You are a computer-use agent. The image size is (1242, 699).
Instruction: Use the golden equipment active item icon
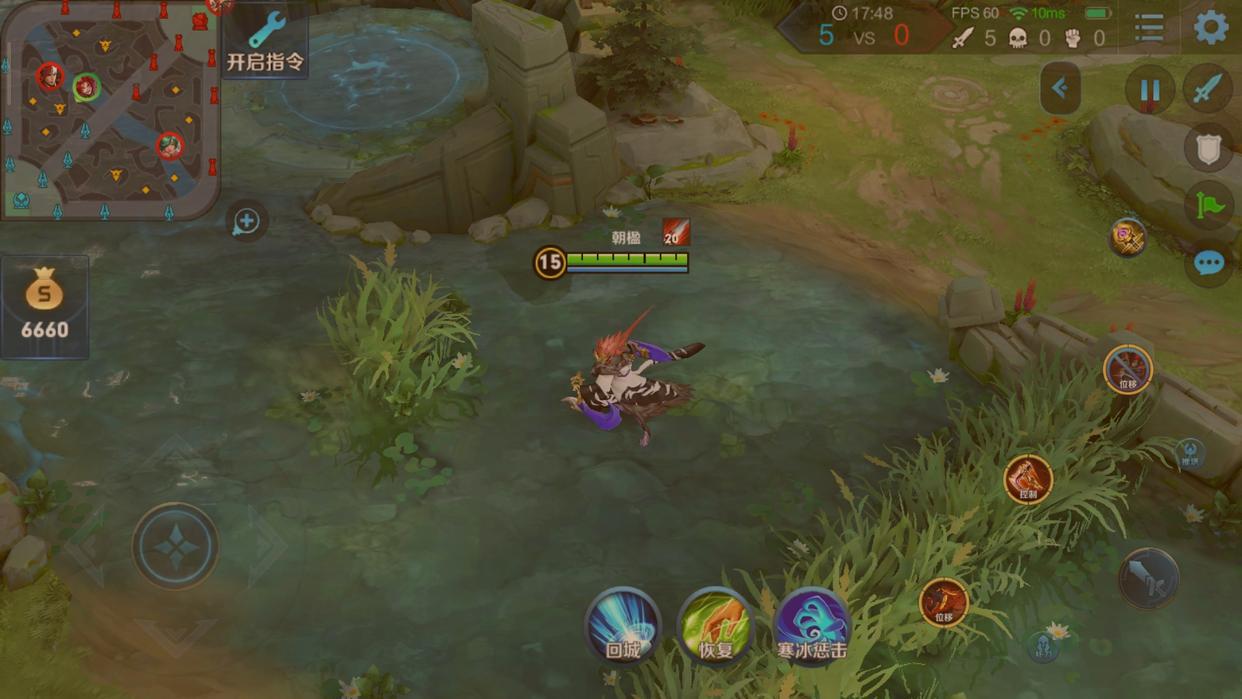pyautogui.click(x=1128, y=237)
